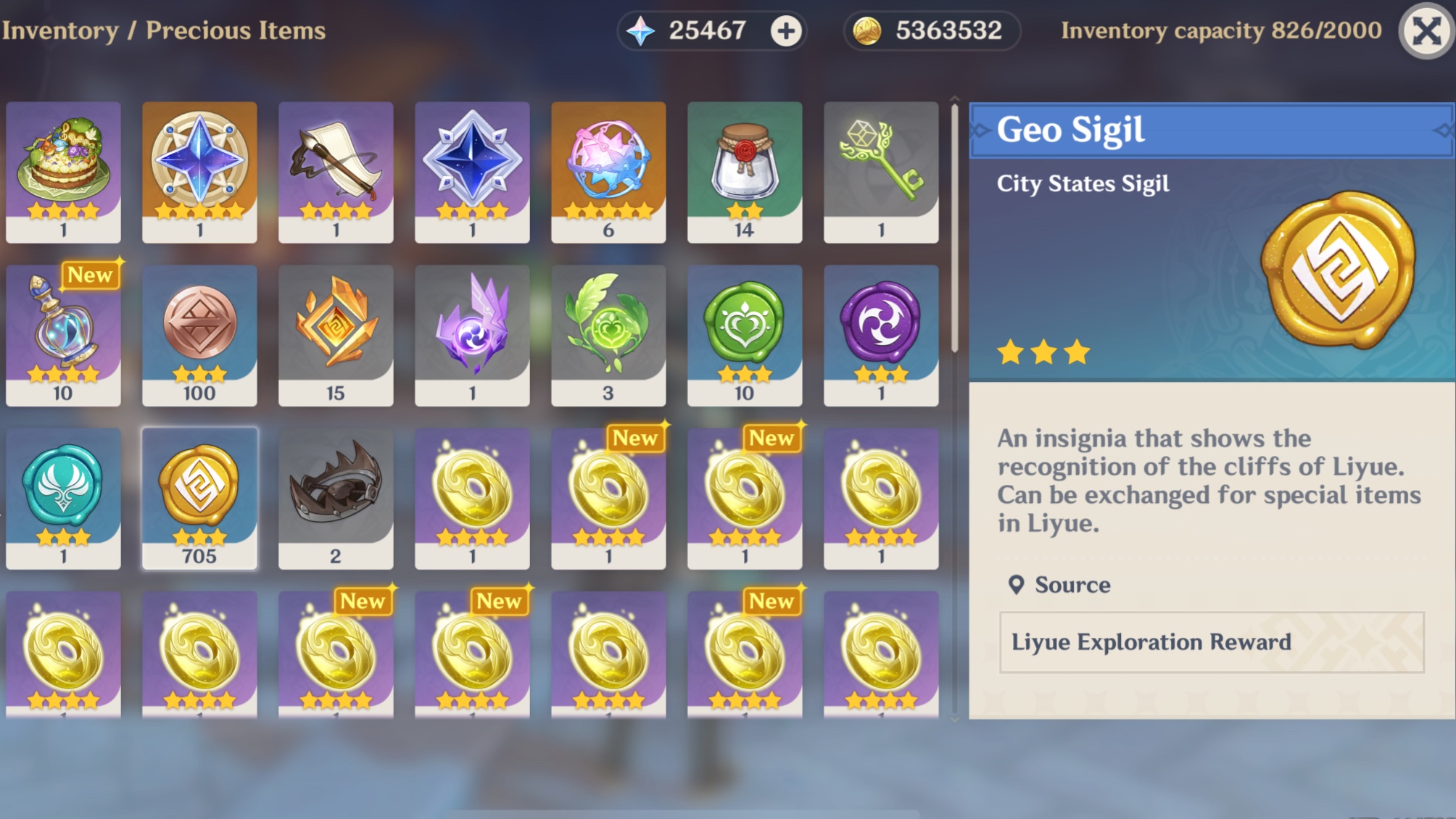
Task: Select the Electro Sigil item
Action: pyautogui.click(x=881, y=333)
